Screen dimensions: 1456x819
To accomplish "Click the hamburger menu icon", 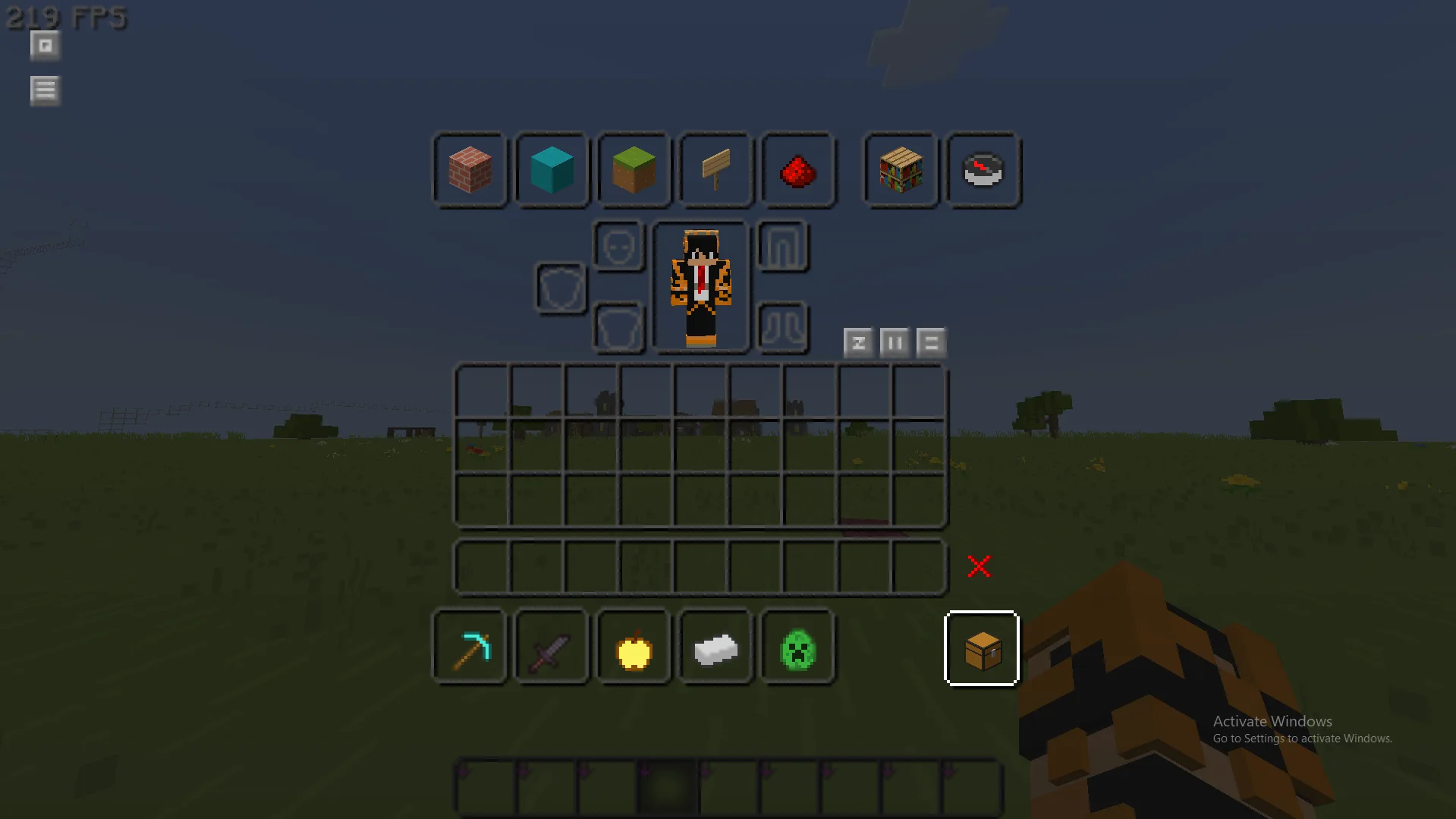I will [44, 90].
